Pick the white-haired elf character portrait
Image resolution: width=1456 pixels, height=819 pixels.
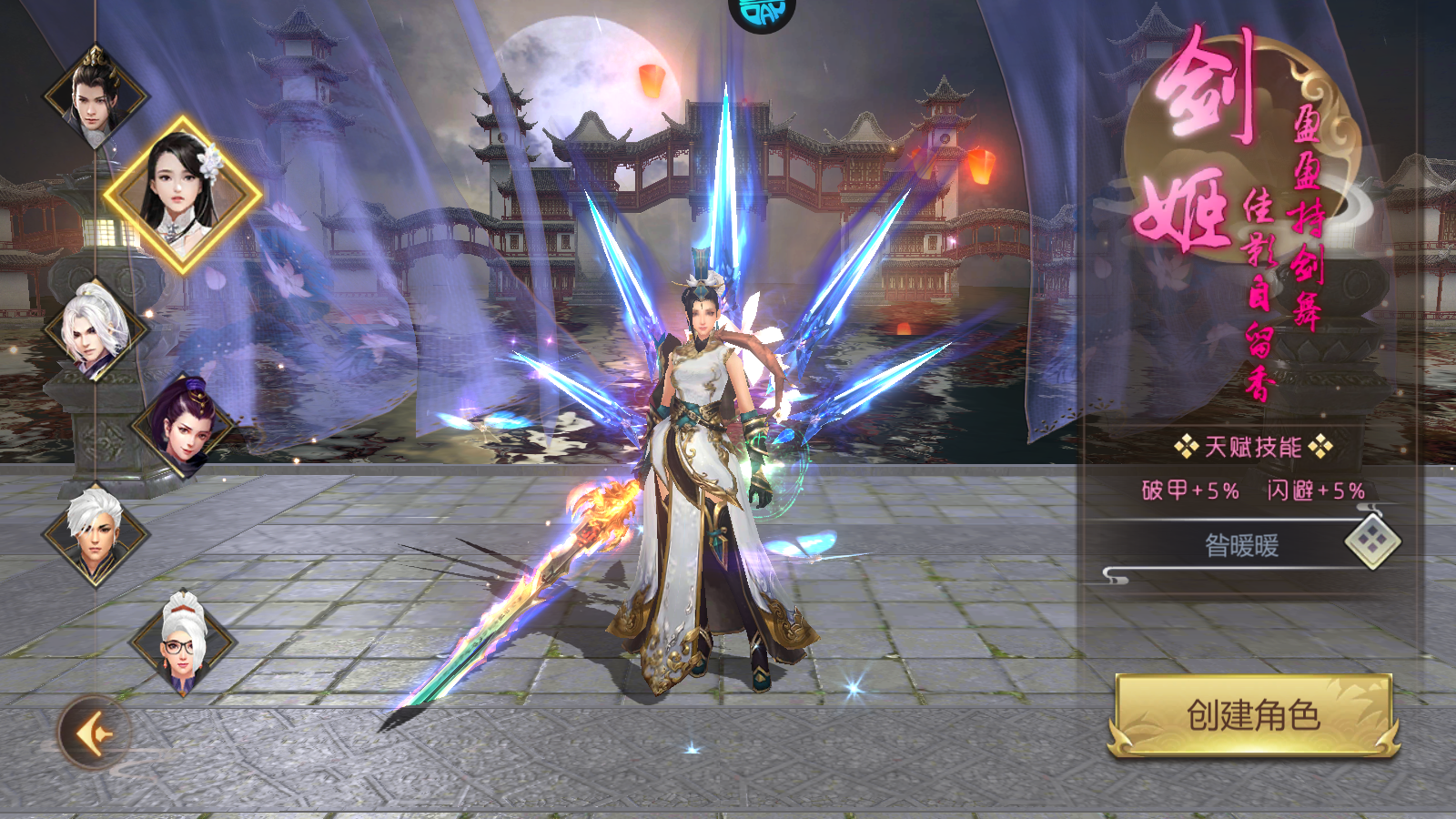point(94,329)
